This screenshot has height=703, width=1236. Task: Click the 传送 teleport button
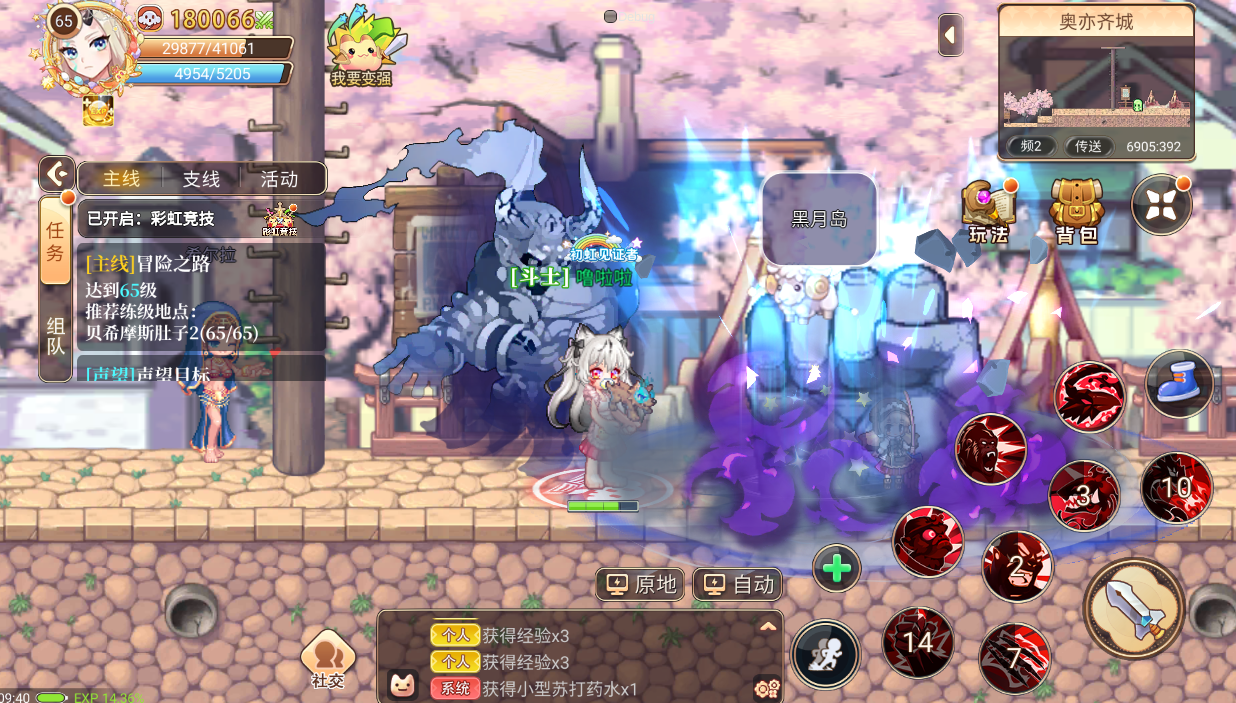(x=1088, y=146)
